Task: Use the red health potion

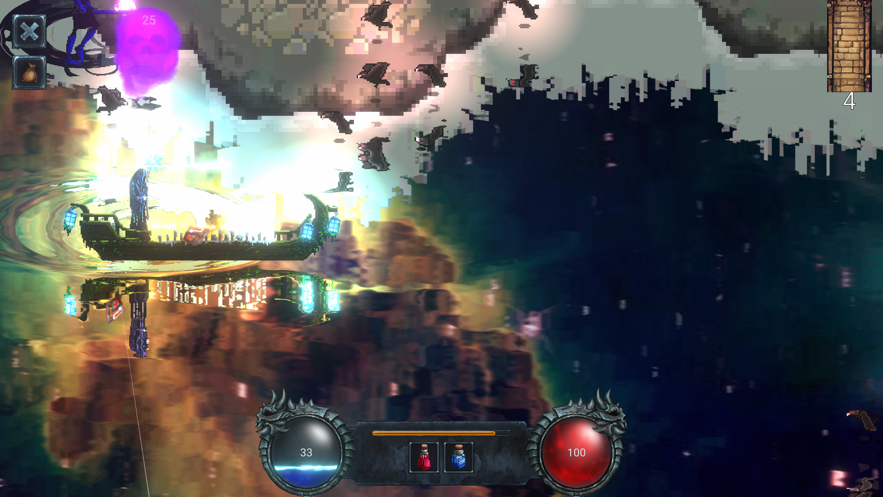Action: 425,457
